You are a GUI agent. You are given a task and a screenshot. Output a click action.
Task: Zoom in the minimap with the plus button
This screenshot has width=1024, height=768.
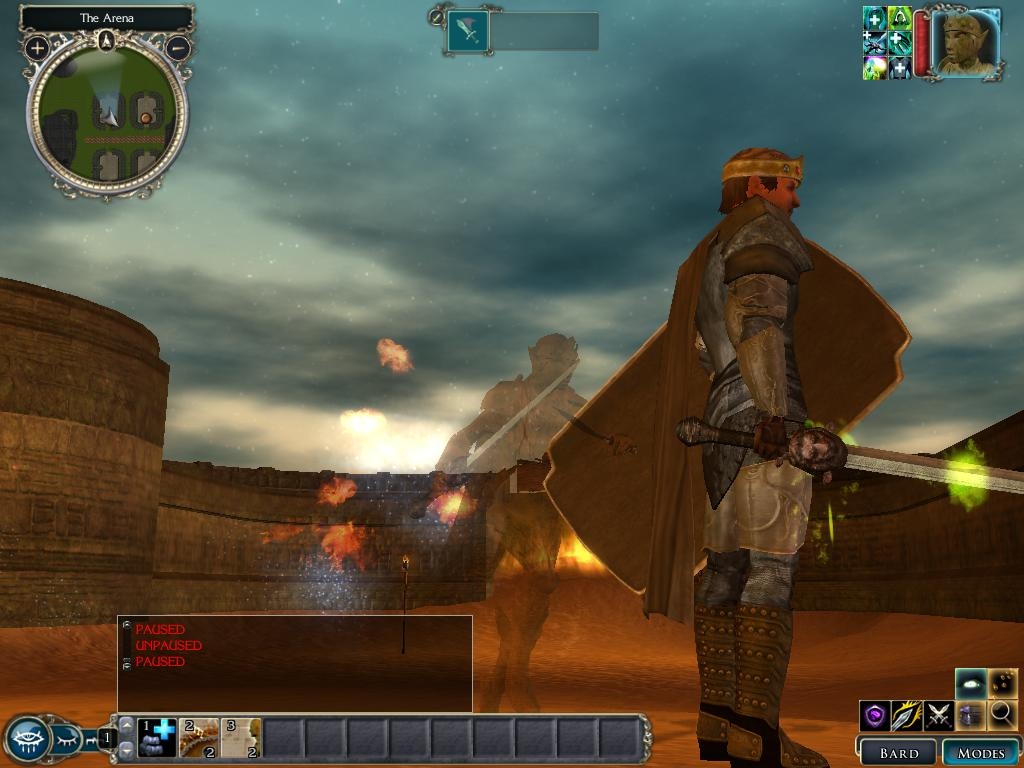coord(37,47)
